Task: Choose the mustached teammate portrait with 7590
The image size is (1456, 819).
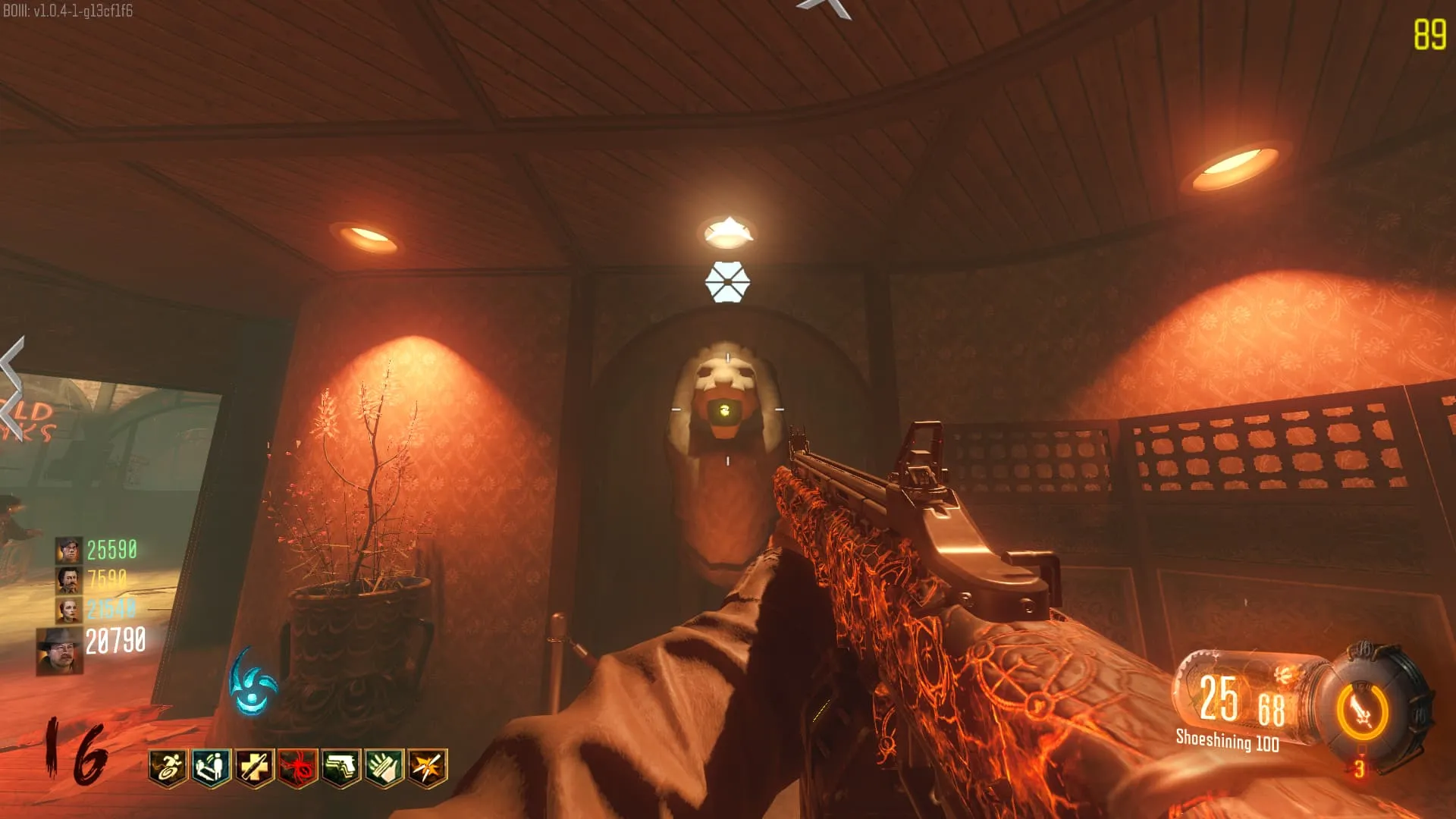Action: point(68,580)
